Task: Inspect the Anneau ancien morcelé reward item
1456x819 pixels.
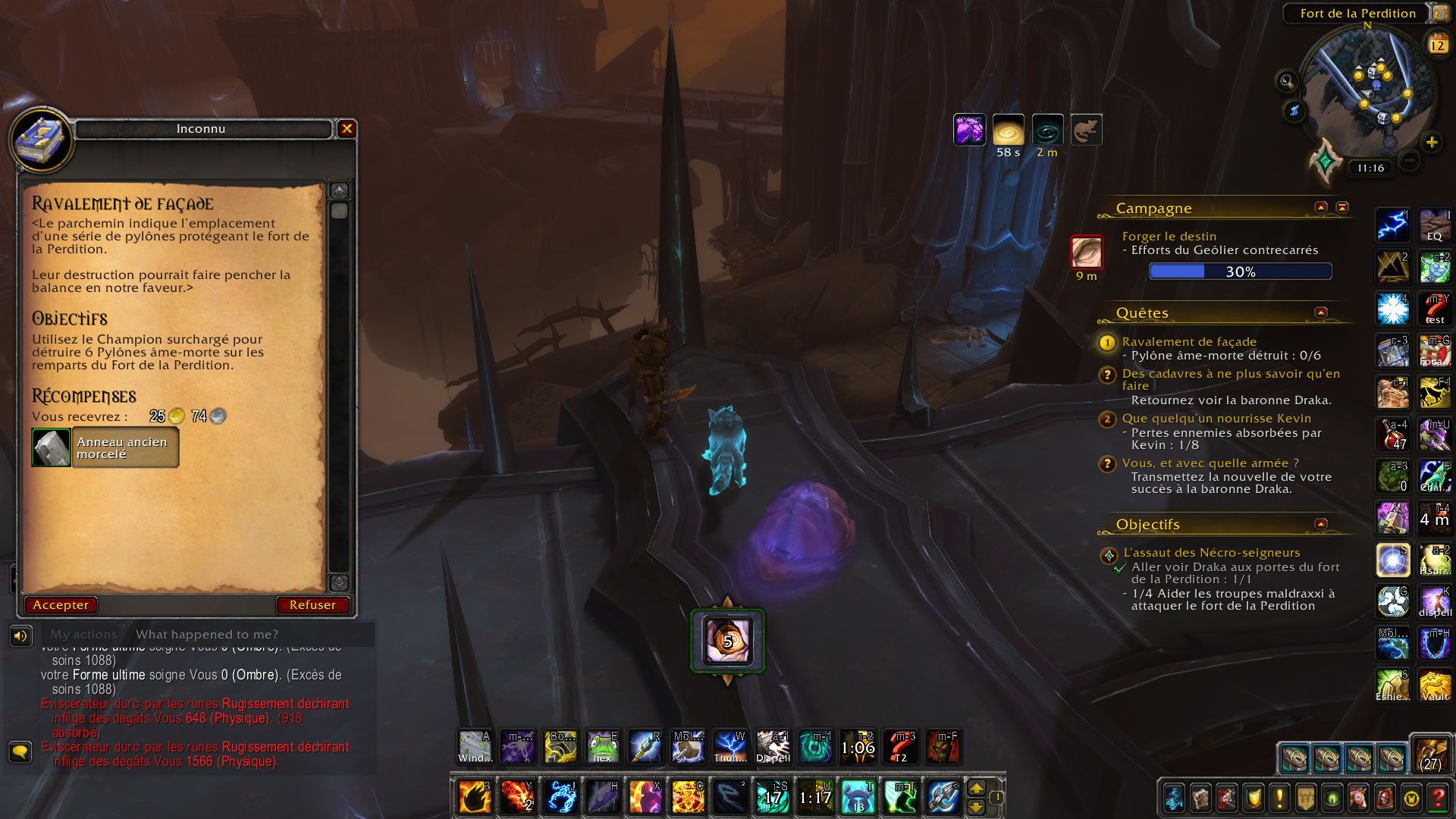Action: click(x=50, y=447)
